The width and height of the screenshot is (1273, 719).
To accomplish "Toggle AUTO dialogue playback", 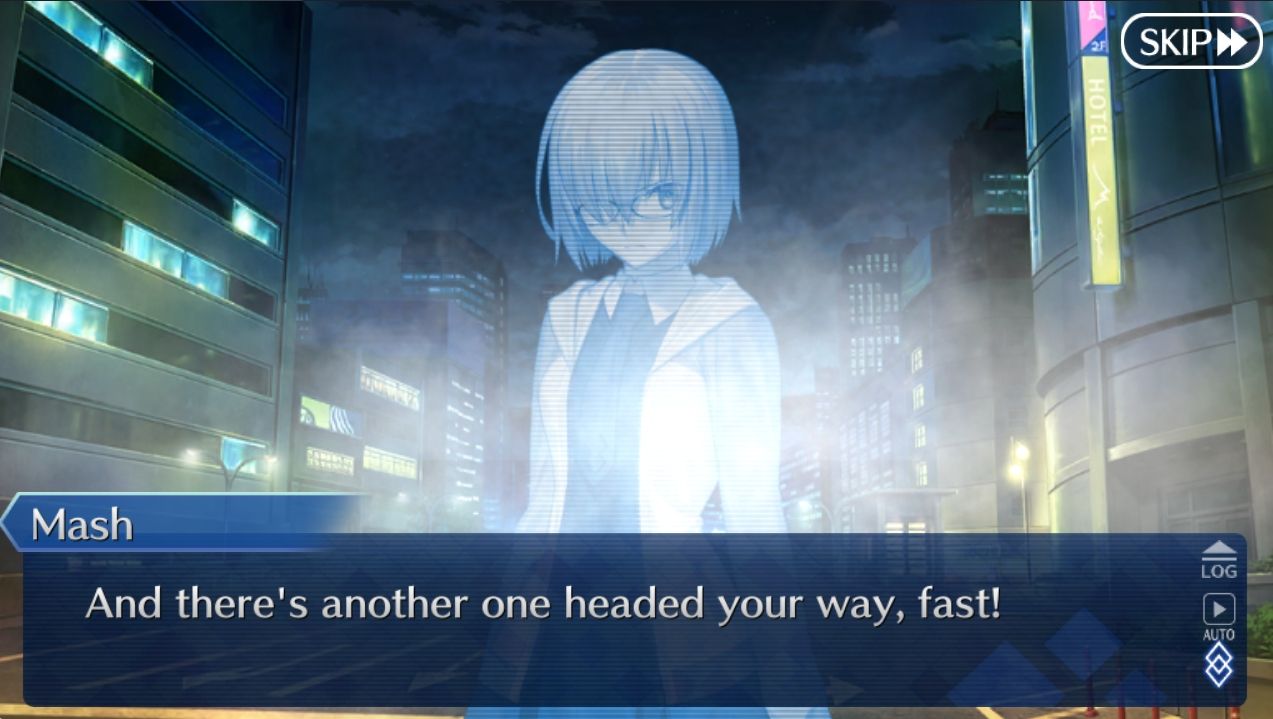I will [x=1218, y=616].
